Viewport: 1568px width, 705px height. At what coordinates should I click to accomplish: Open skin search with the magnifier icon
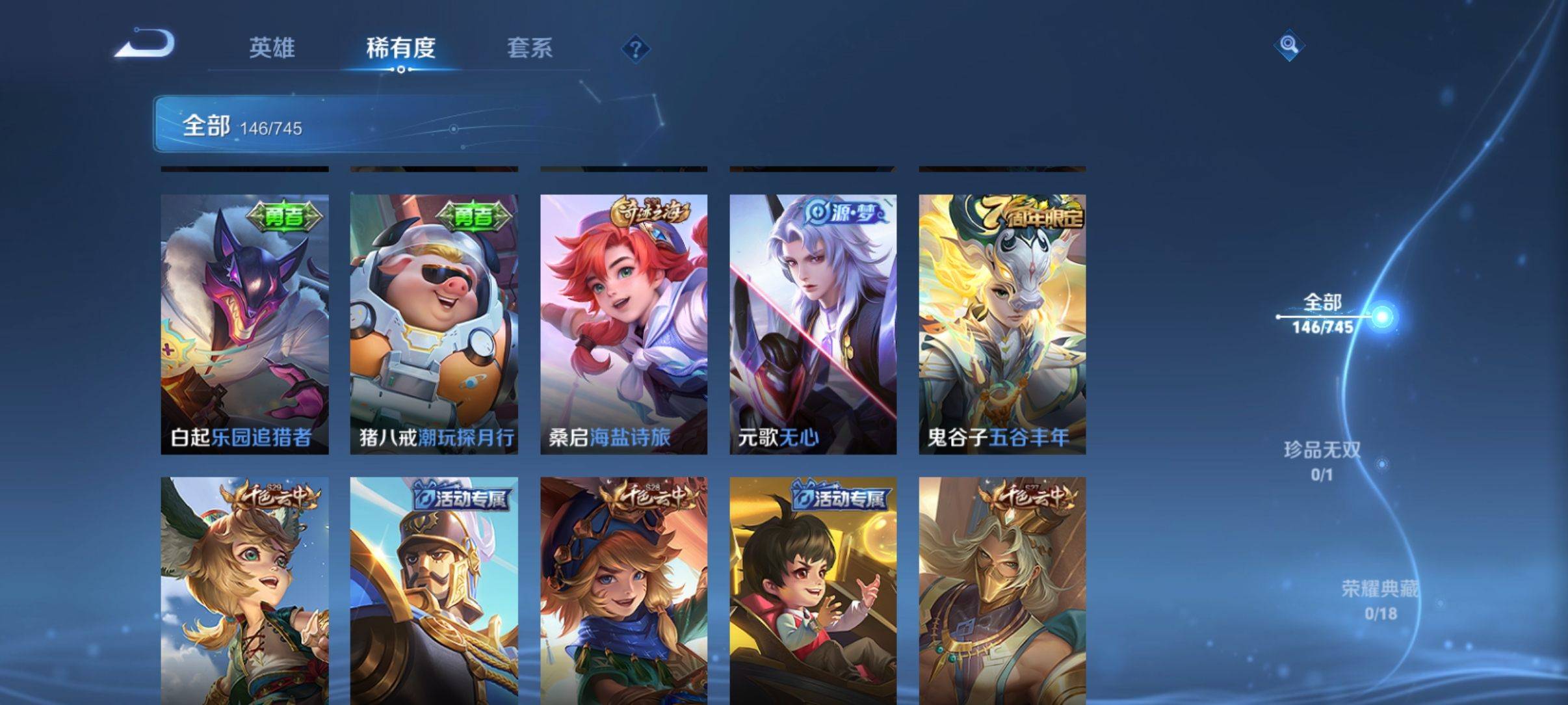(1288, 46)
